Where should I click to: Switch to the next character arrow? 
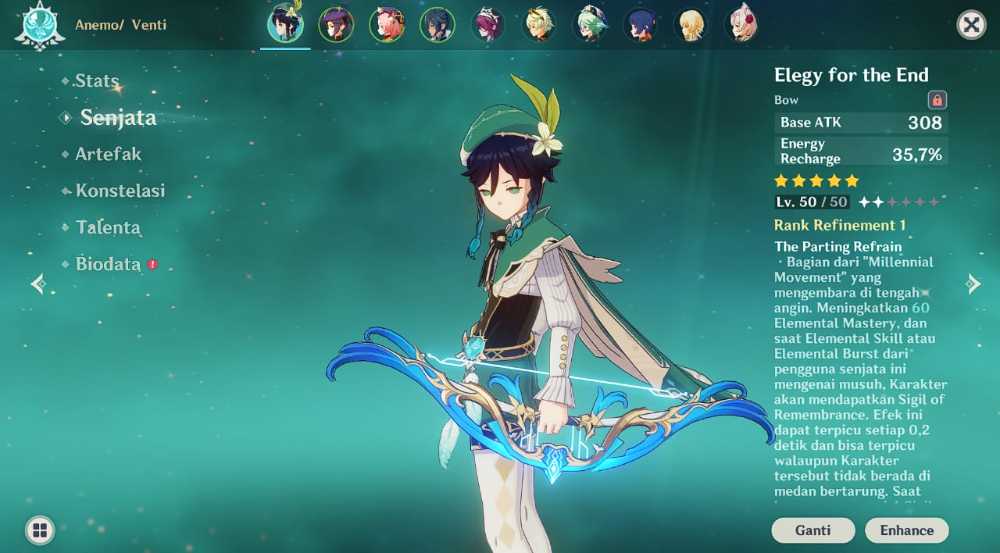coord(973,284)
